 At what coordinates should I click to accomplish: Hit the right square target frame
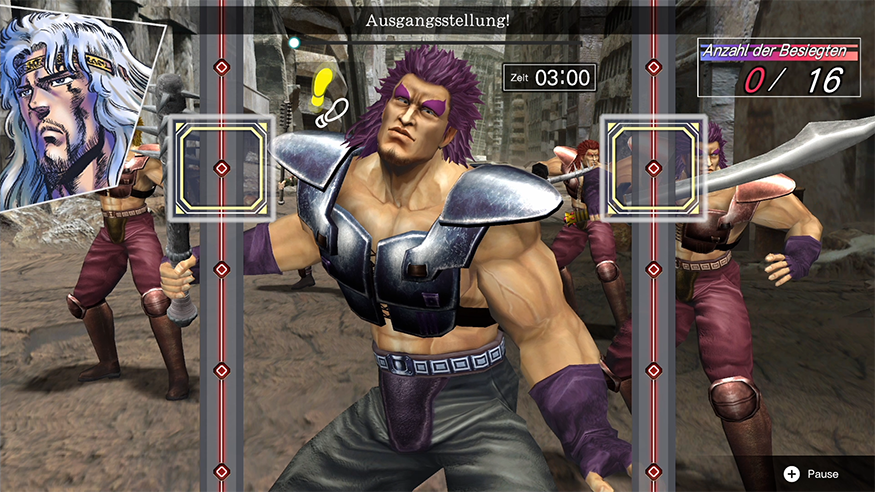coord(654,167)
